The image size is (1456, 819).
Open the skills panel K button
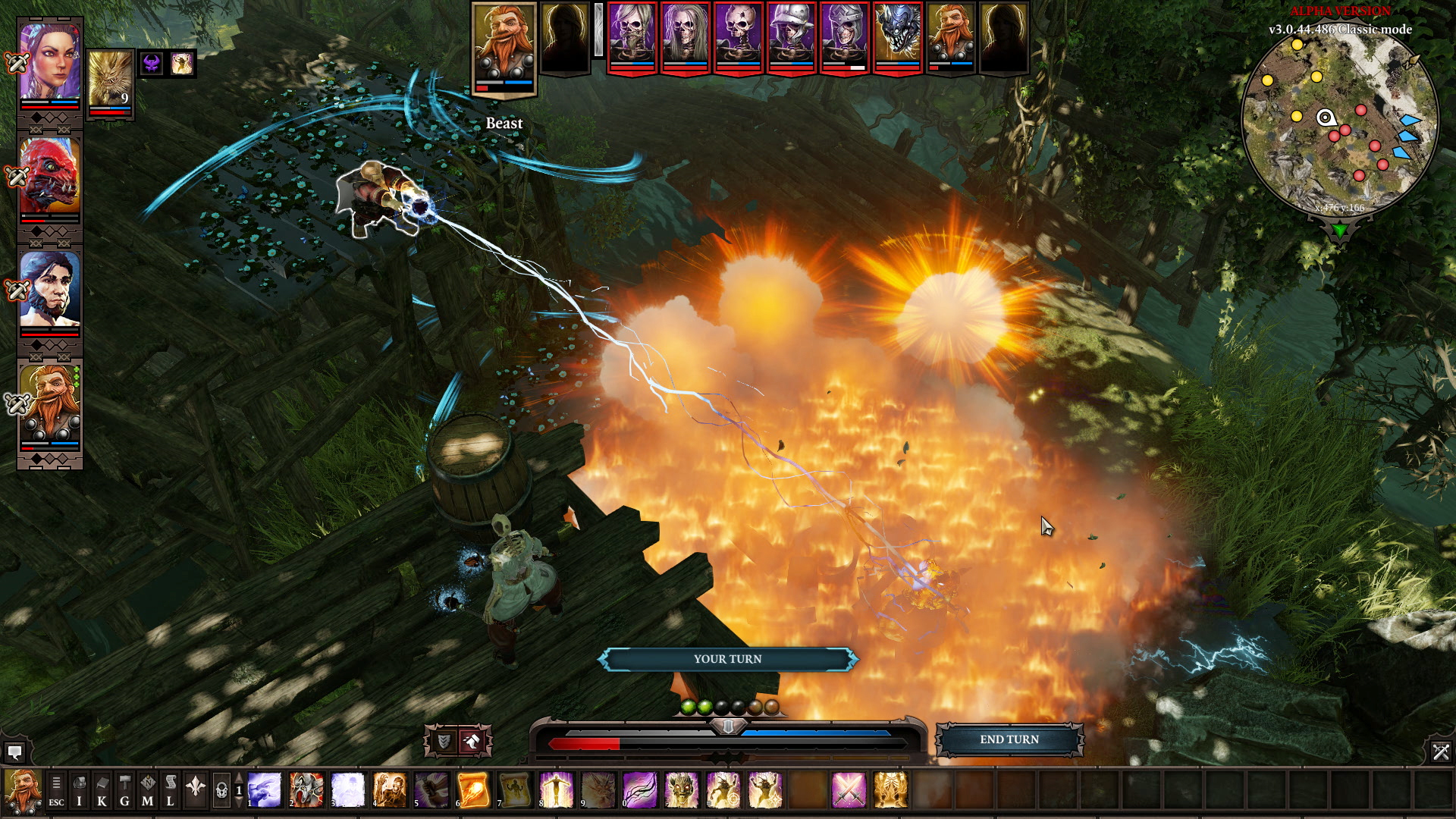pyautogui.click(x=102, y=791)
